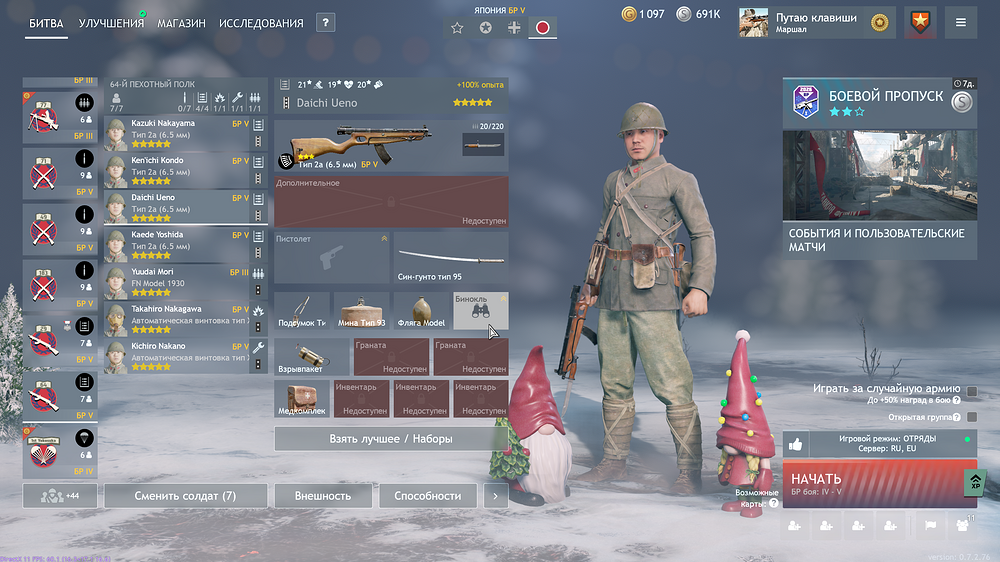The height and width of the screenshot is (562, 1000).
Task: Open the Внешность appearance menu
Action: tap(323, 495)
